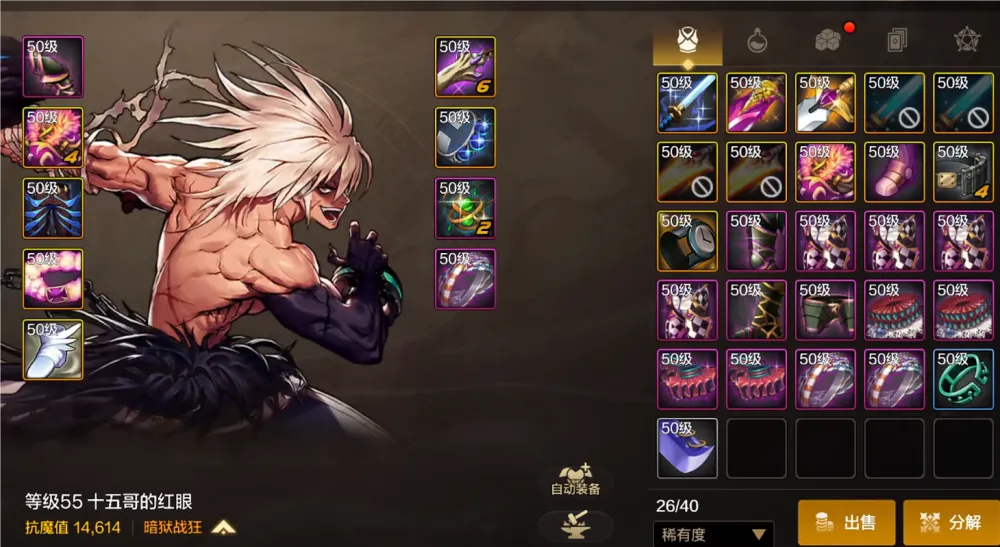Switch to the pentagram emblem tab

click(965, 41)
